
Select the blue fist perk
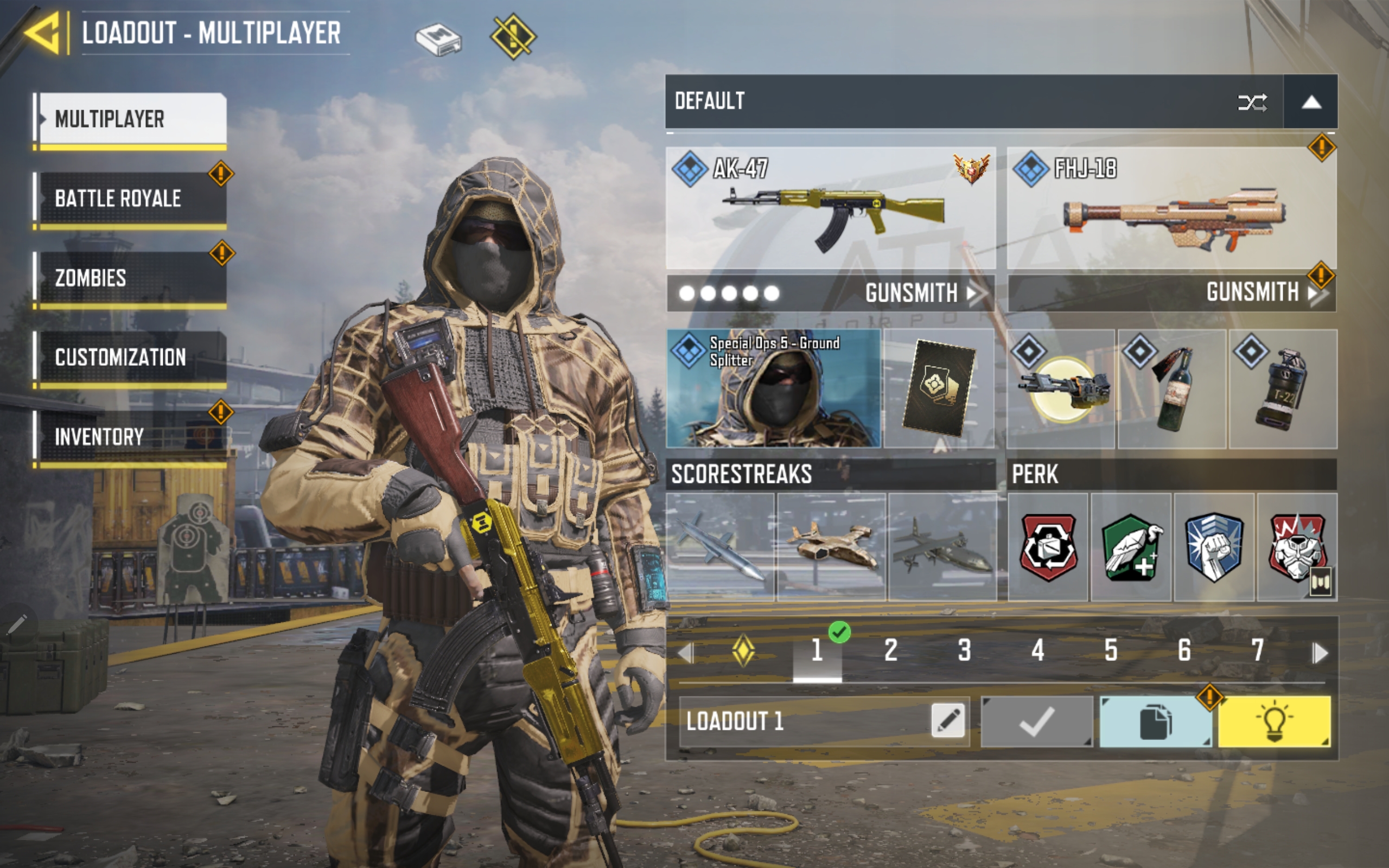(1214, 546)
